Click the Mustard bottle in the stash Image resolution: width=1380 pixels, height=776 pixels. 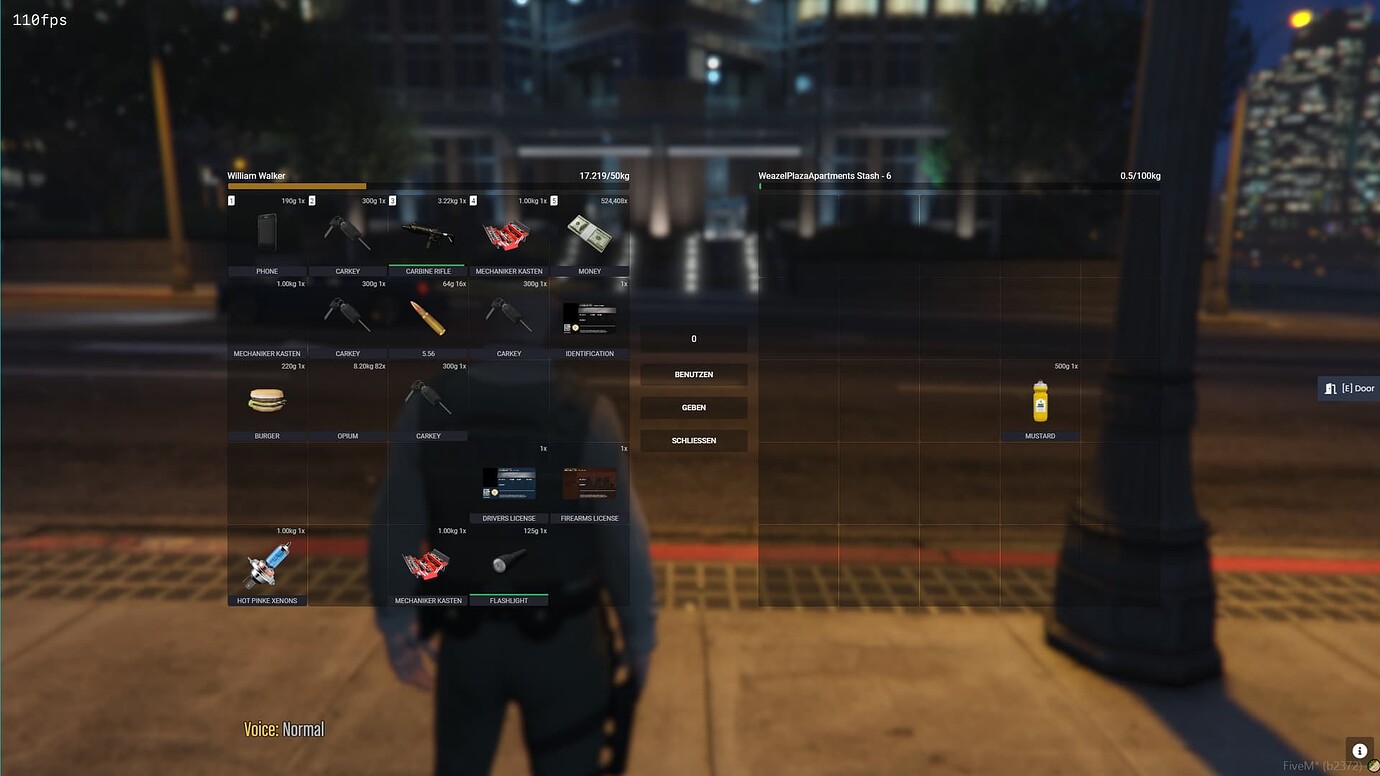1040,400
